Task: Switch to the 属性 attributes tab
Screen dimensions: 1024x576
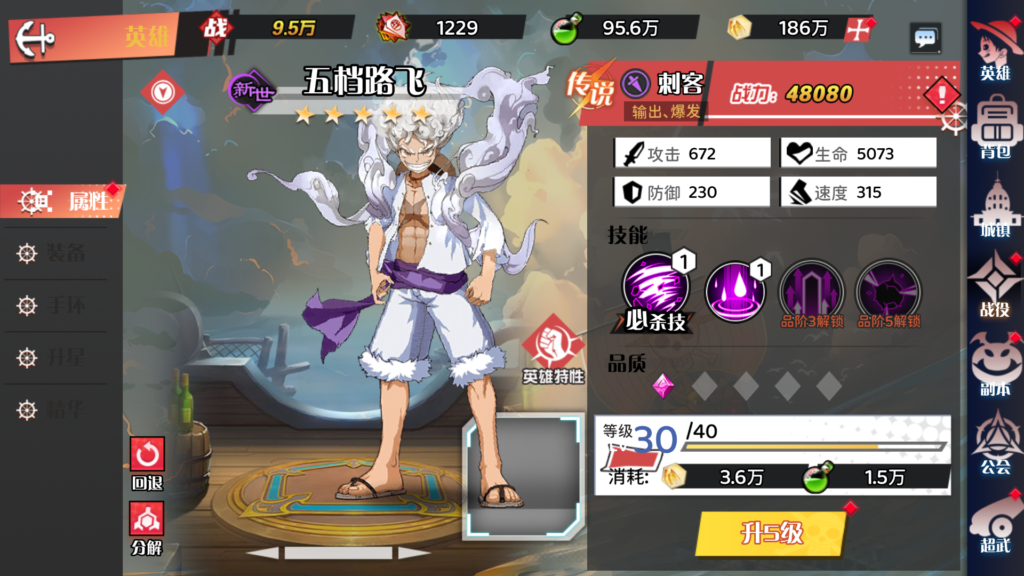Action: [x=72, y=201]
